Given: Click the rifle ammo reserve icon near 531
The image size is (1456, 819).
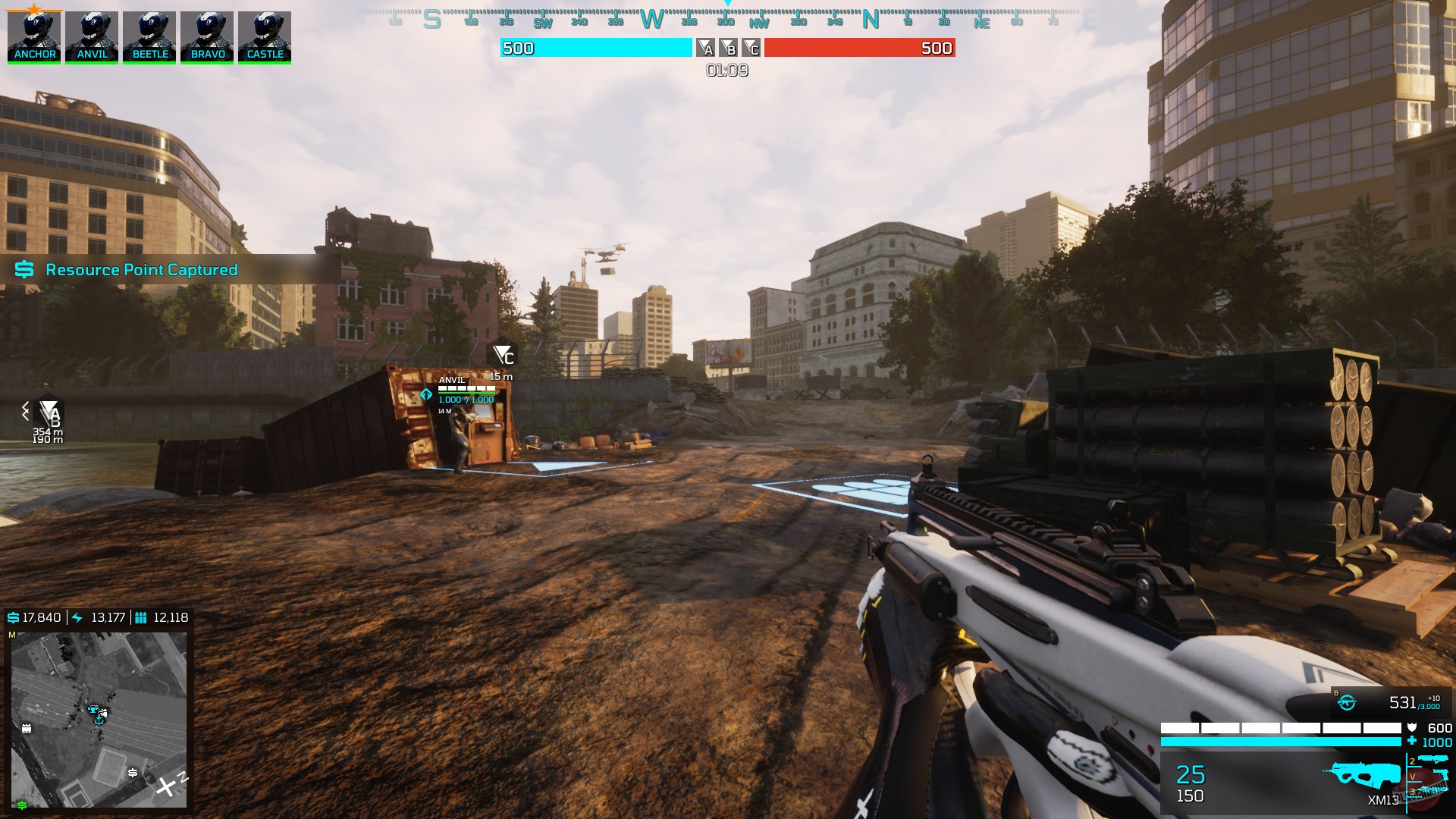Looking at the screenshot, I should coord(1347,702).
